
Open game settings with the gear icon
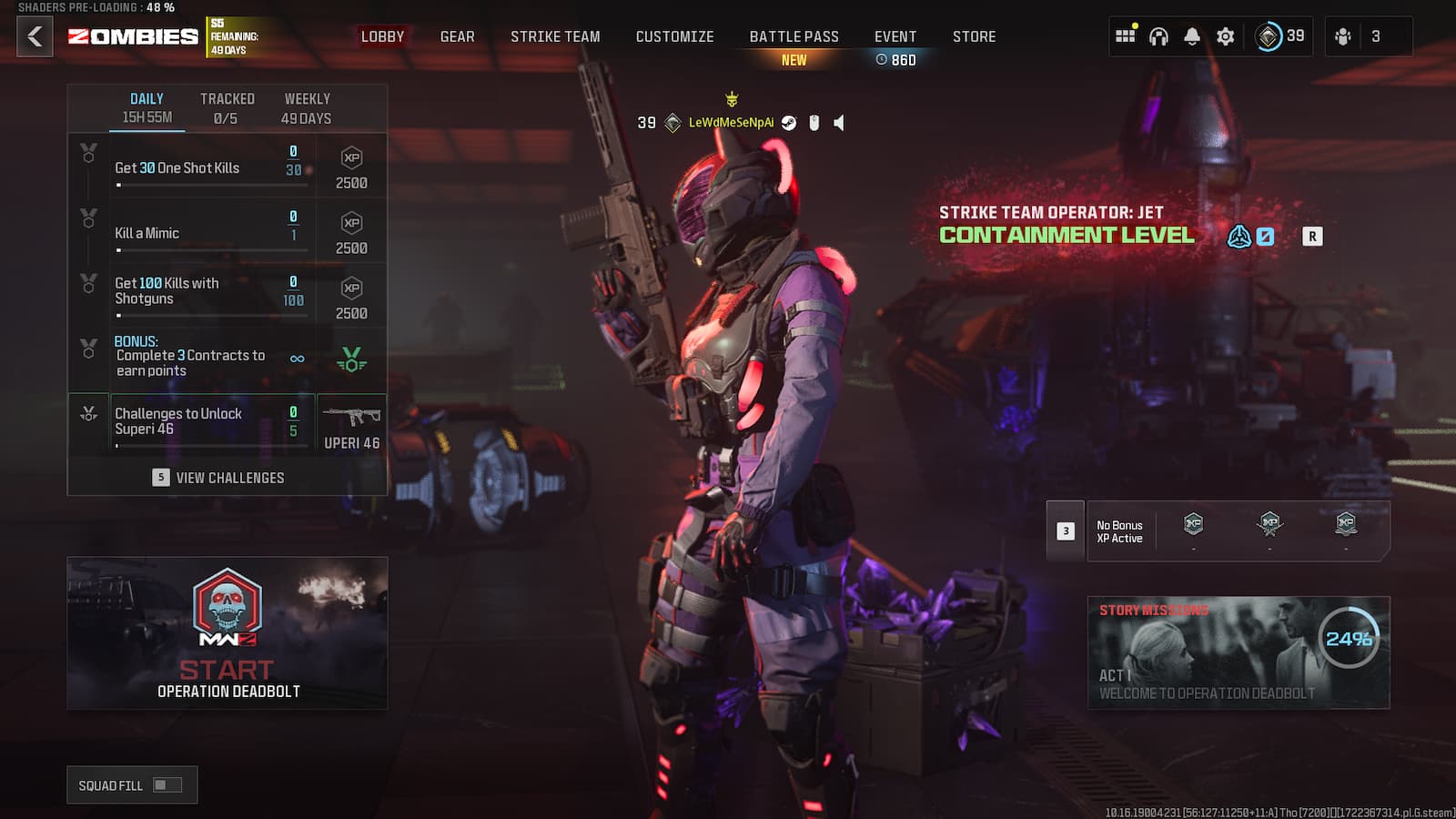(x=1225, y=36)
